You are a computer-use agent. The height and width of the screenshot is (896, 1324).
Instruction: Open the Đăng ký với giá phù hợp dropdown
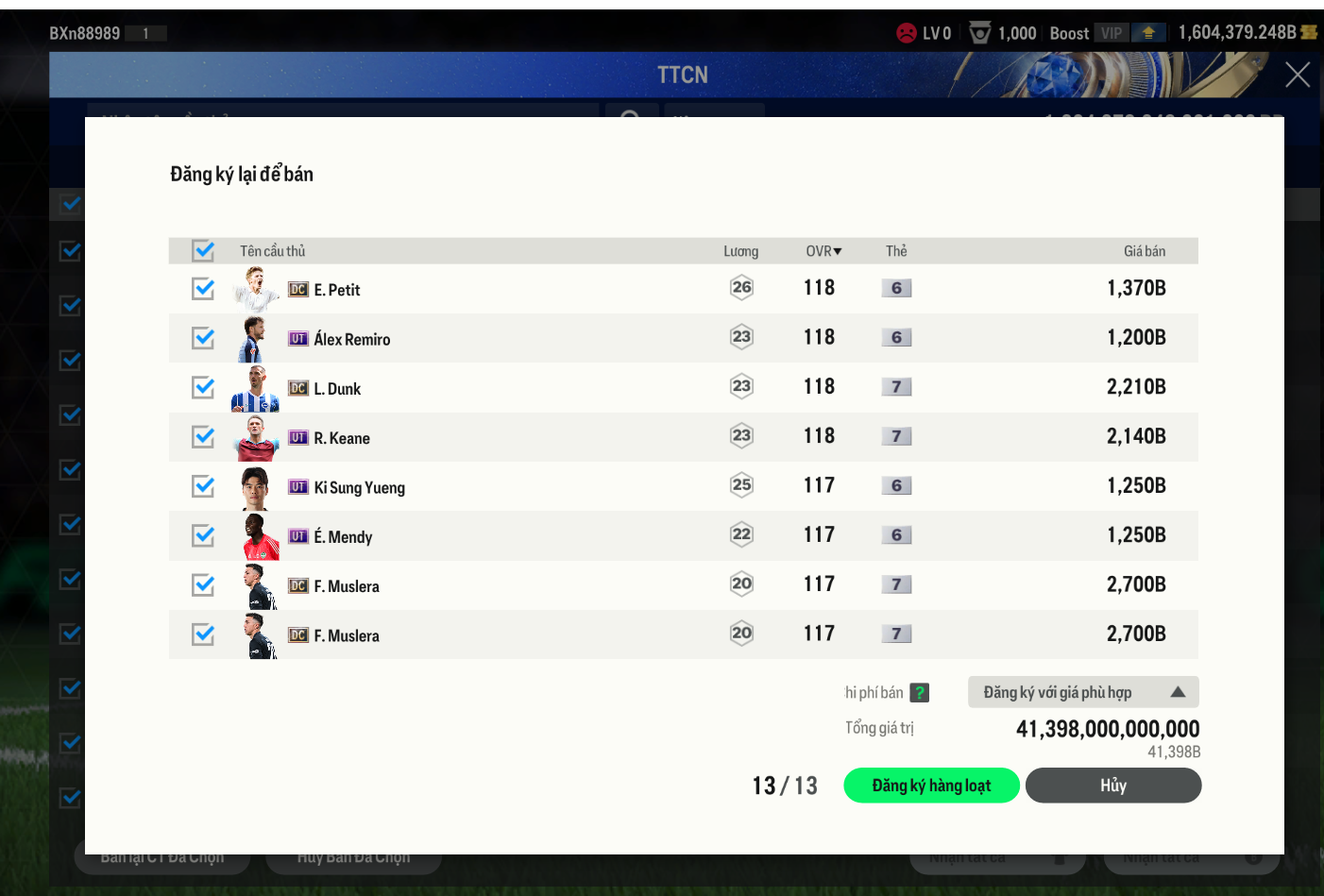point(1083,692)
